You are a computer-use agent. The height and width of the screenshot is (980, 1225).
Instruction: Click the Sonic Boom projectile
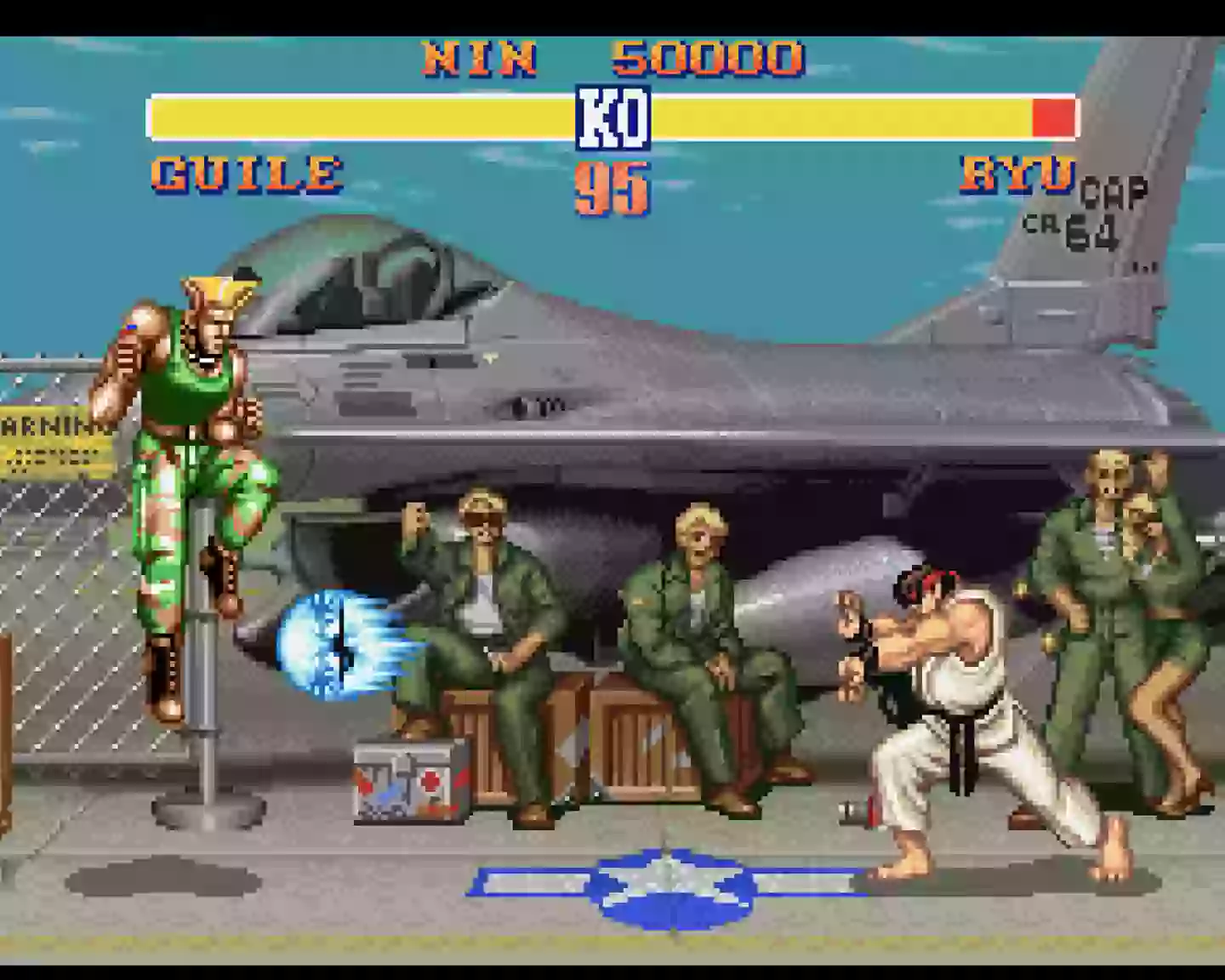(332, 647)
